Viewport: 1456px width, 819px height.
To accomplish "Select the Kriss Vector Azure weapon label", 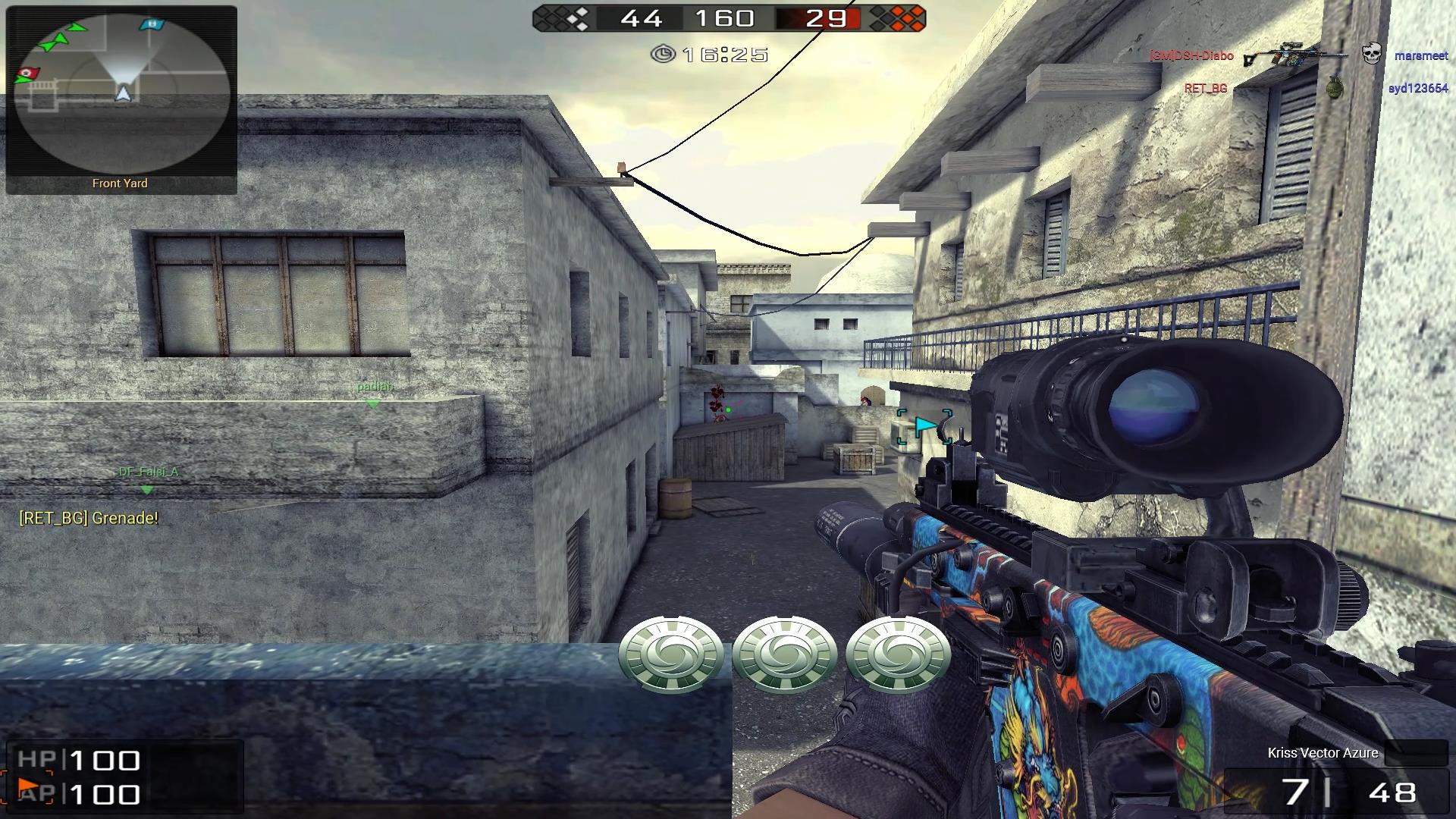I will (1323, 752).
